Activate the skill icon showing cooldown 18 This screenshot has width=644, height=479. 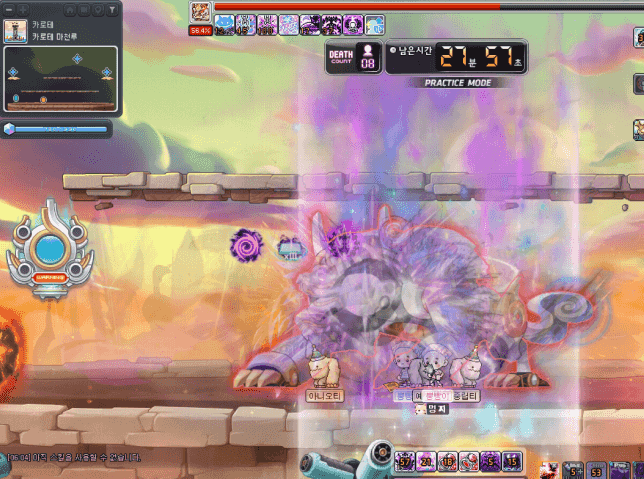coord(449,461)
